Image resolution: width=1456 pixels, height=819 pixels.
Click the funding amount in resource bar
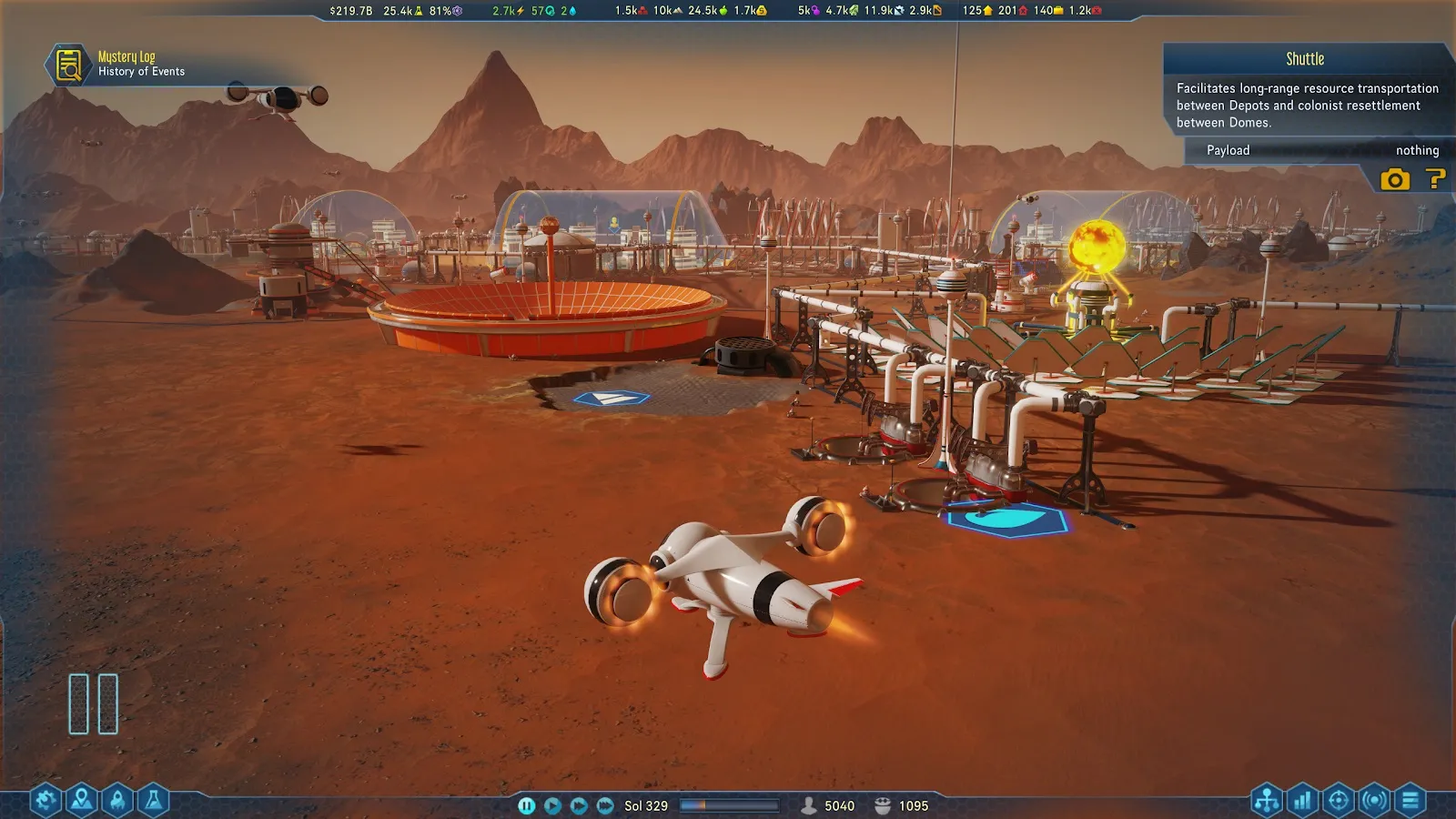tap(350, 11)
